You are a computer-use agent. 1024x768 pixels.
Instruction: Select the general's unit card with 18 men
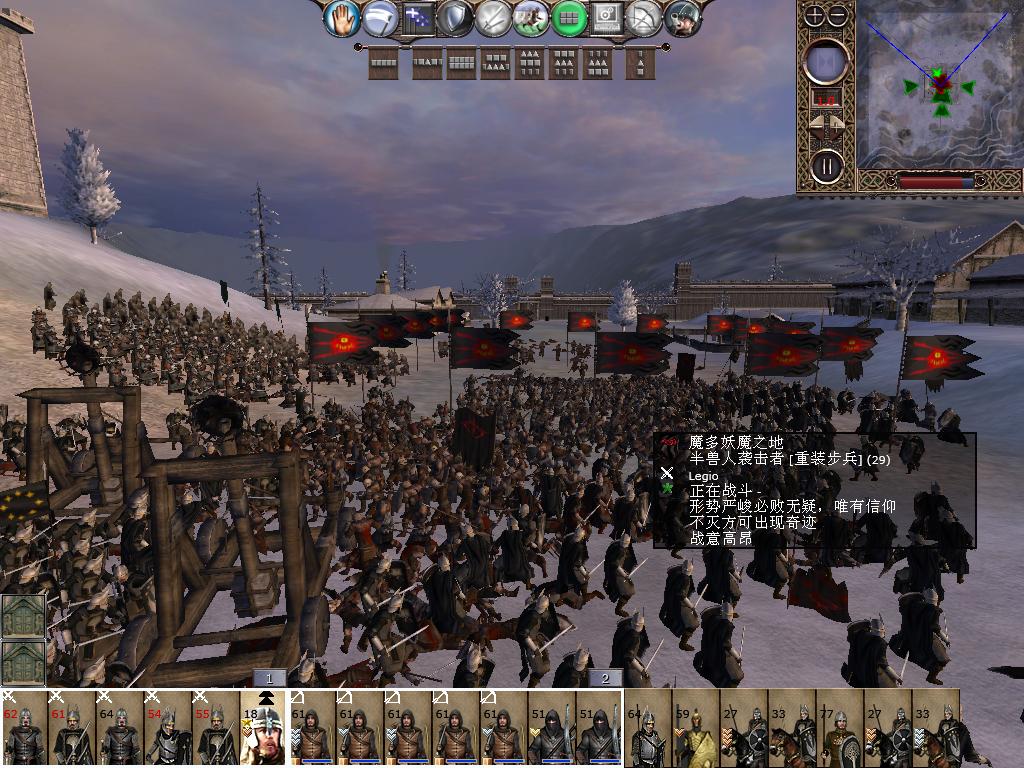(x=265, y=728)
